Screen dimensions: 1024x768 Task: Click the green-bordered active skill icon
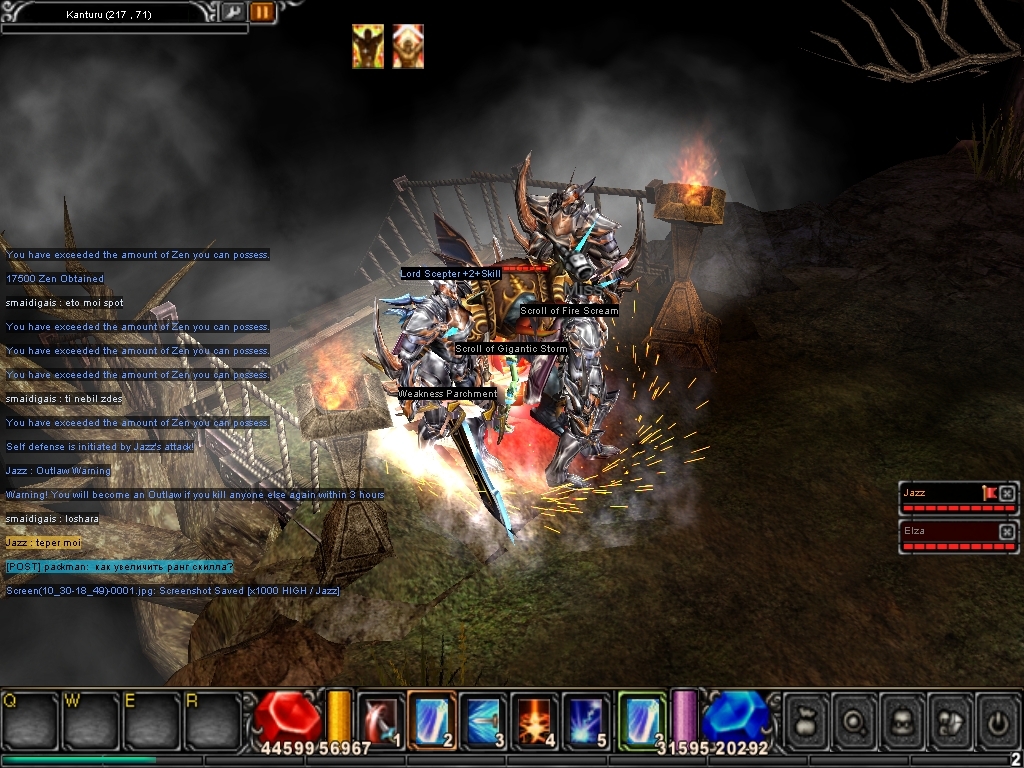click(x=641, y=718)
